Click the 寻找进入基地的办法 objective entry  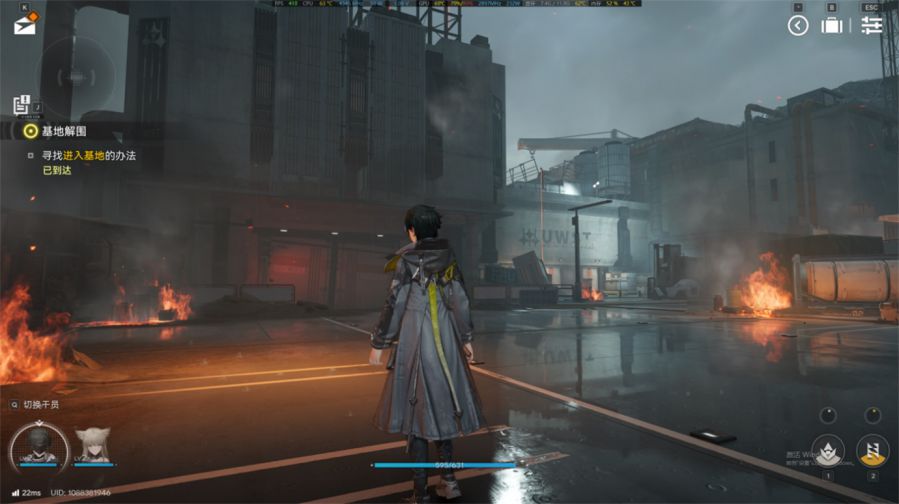click(88, 156)
